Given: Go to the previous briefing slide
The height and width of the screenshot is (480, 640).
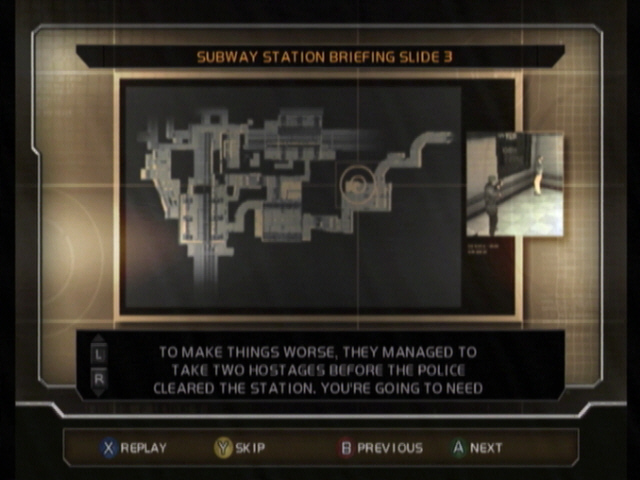Looking at the screenshot, I should (x=380, y=448).
